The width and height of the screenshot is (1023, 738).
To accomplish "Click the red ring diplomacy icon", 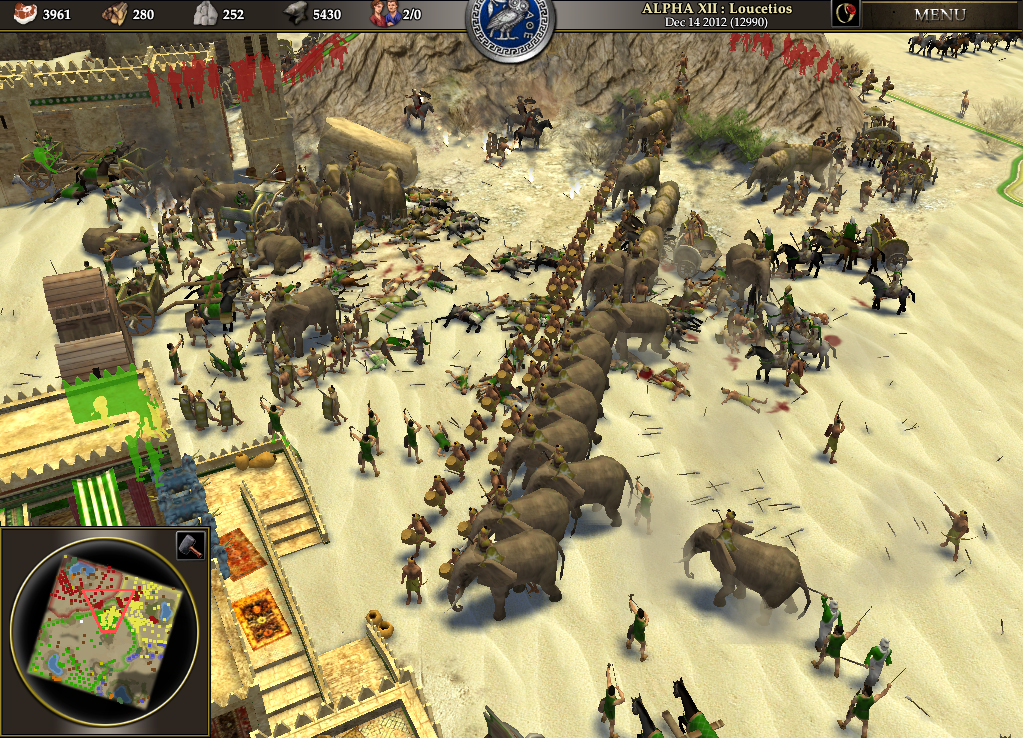I will 845,14.
